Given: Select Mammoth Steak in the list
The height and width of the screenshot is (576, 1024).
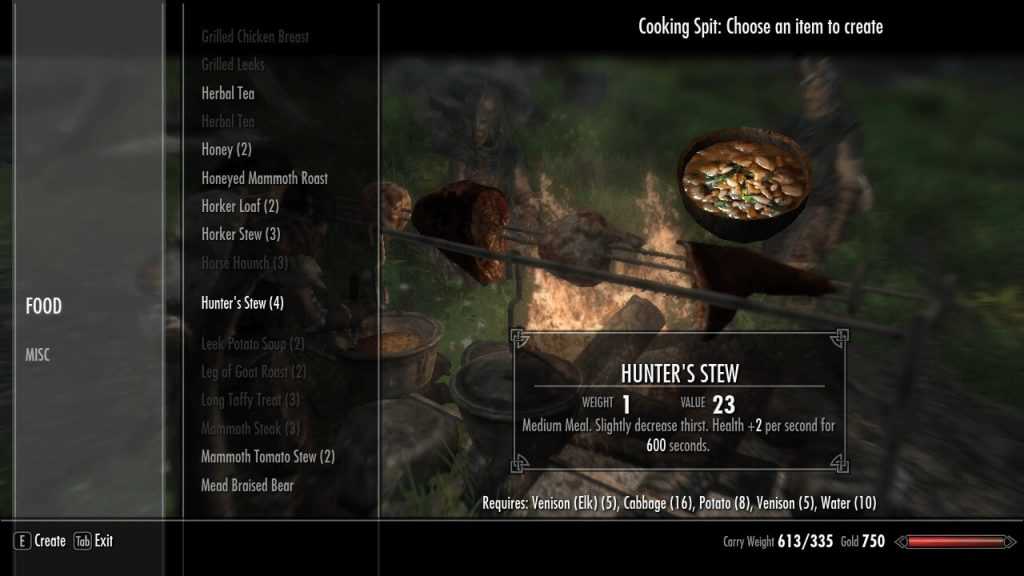Looking at the screenshot, I should [250, 428].
